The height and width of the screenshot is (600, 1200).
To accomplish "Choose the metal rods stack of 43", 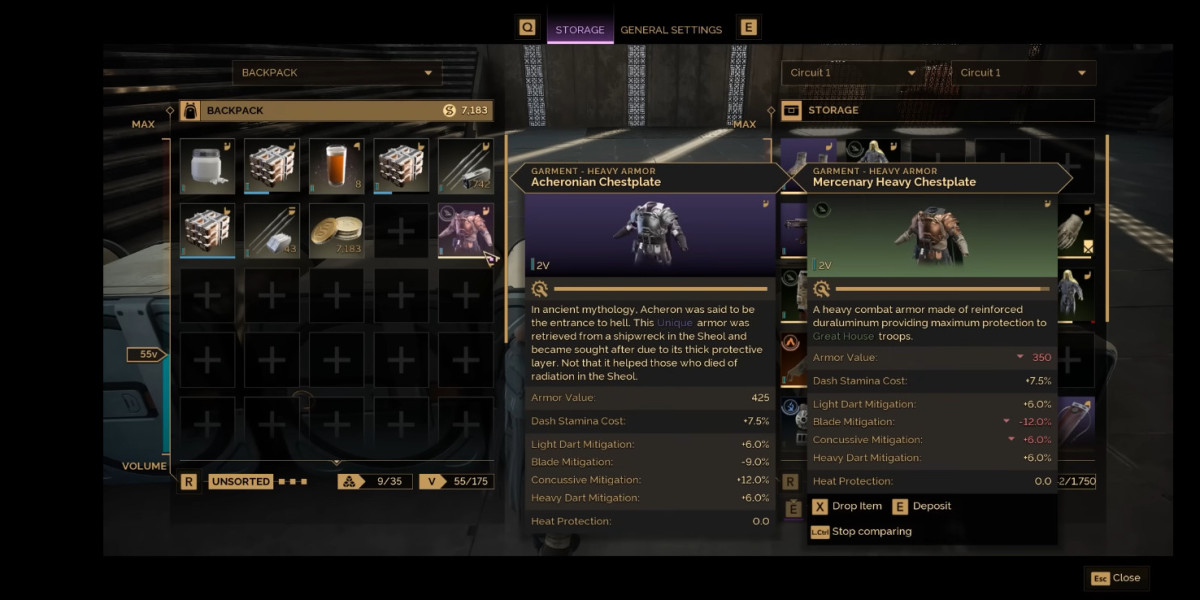I will tap(272, 230).
